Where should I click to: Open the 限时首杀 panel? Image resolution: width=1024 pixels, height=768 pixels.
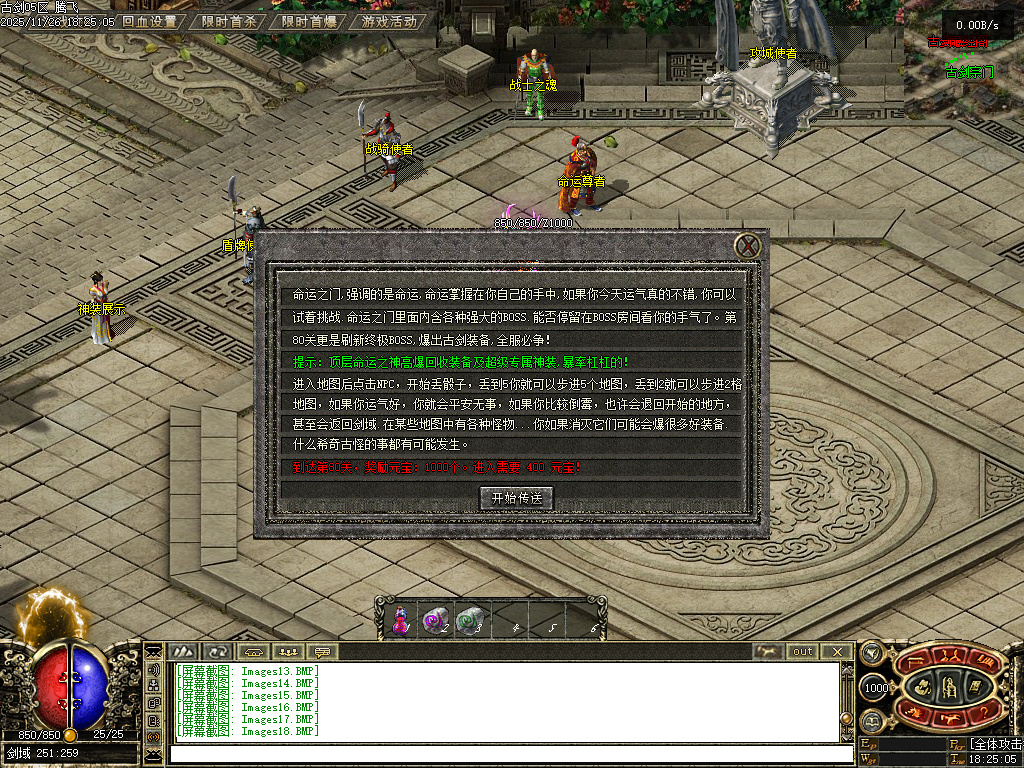228,21
